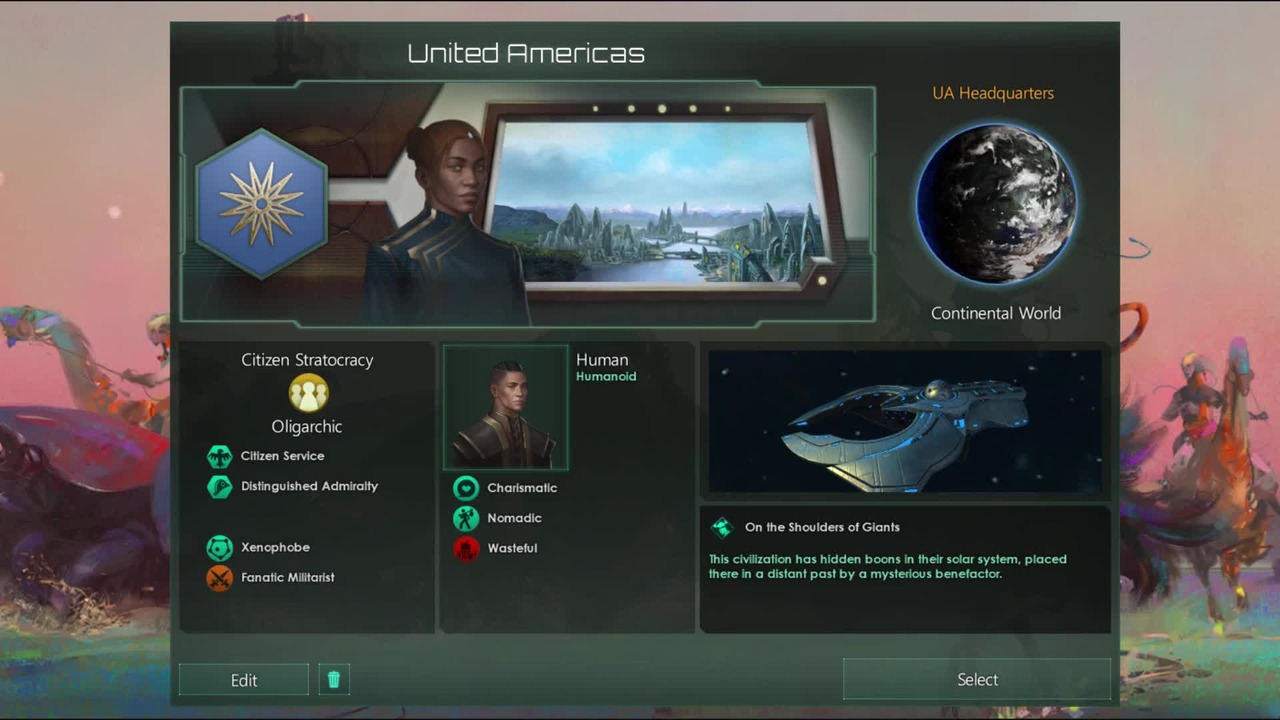This screenshot has width=1280, height=720.
Task: Click the Human species portrait
Action: [x=505, y=407]
